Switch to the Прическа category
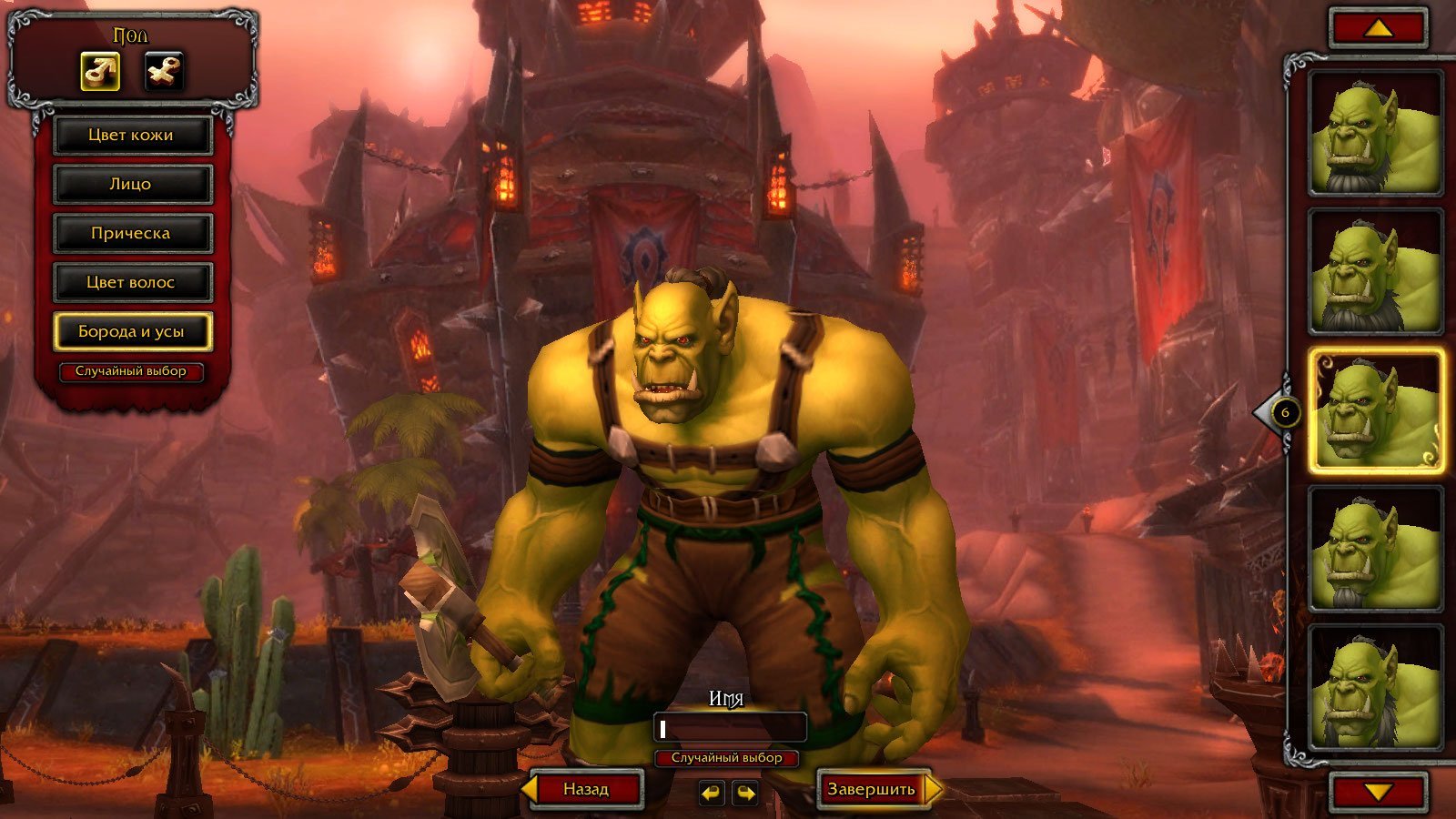The image size is (1456, 819). (132, 234)
